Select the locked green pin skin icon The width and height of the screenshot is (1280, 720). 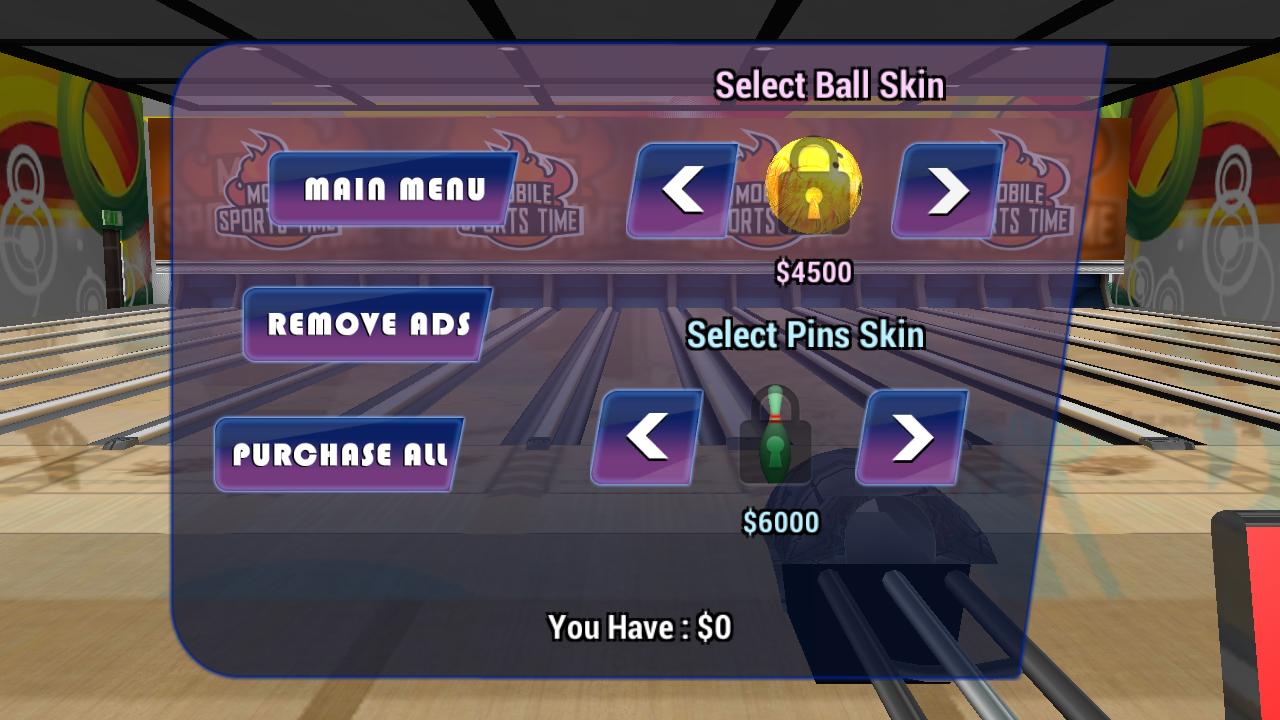[777, 437]
